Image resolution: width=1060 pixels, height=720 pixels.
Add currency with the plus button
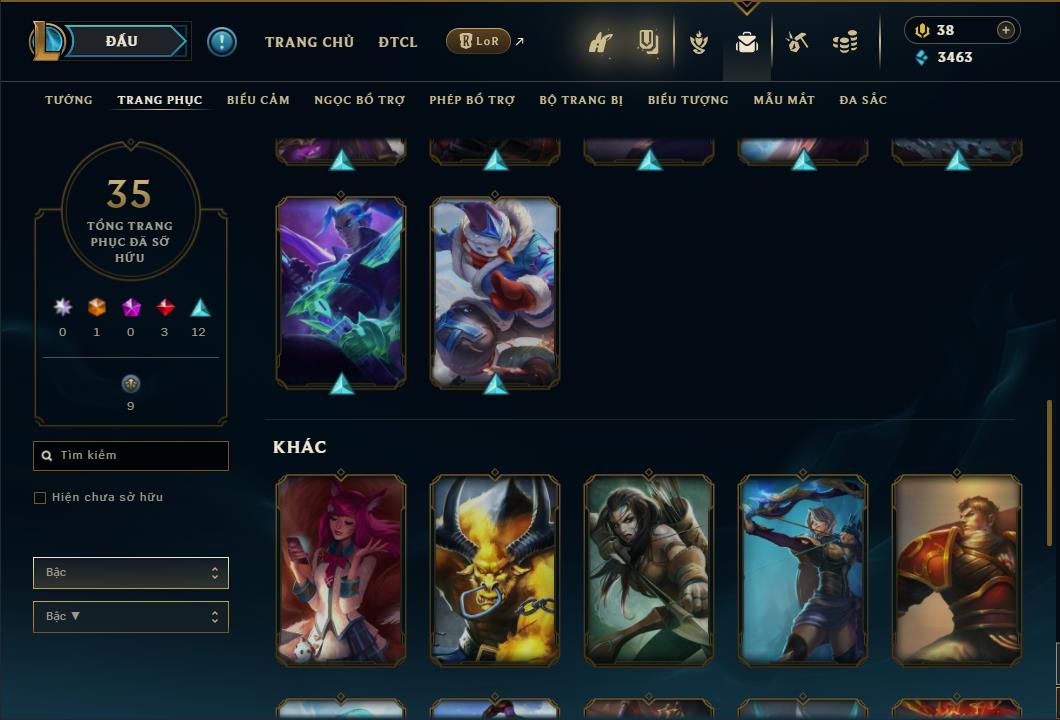(x=1006, y=30)
